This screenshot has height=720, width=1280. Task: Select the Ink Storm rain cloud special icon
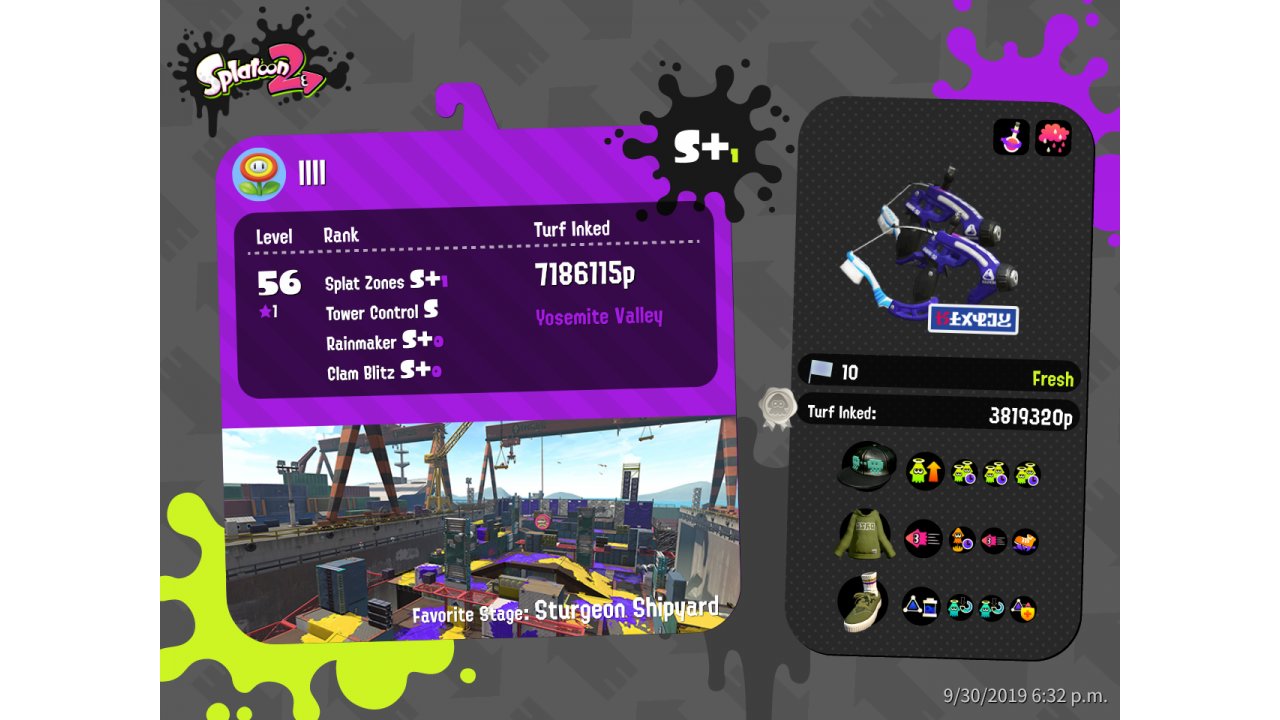click(x=1053, y=137)
